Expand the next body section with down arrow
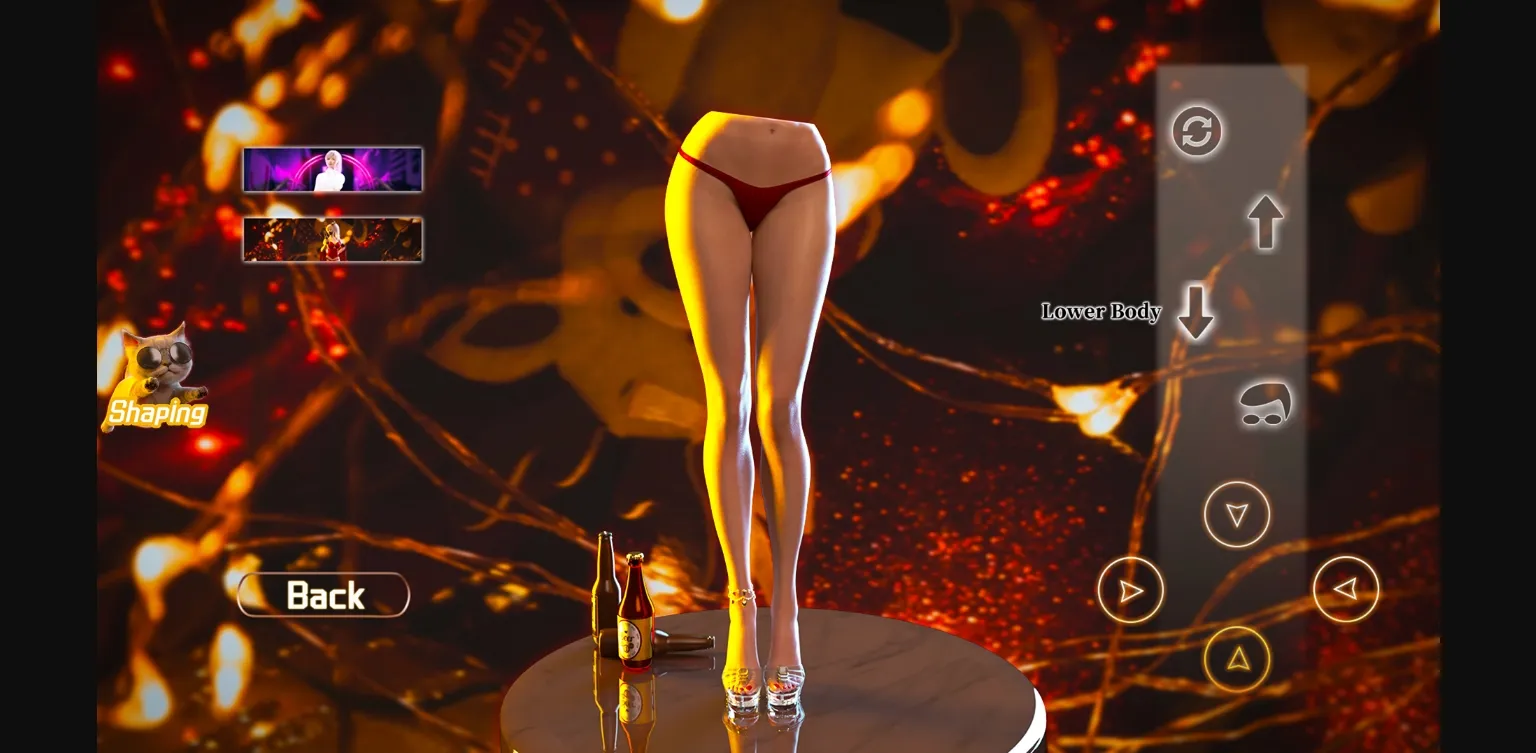This screenshot has height=753, width=1536. point(1196,313)
